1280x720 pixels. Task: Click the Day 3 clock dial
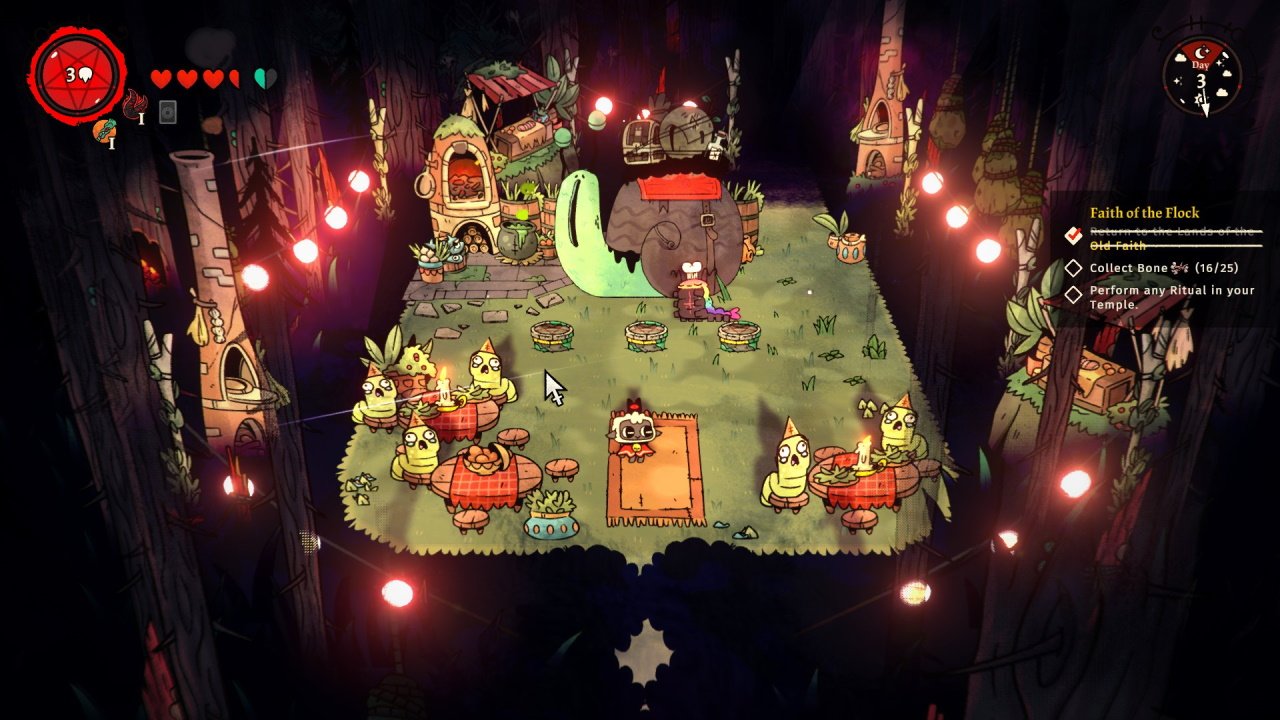click(x=1202, y=76)
